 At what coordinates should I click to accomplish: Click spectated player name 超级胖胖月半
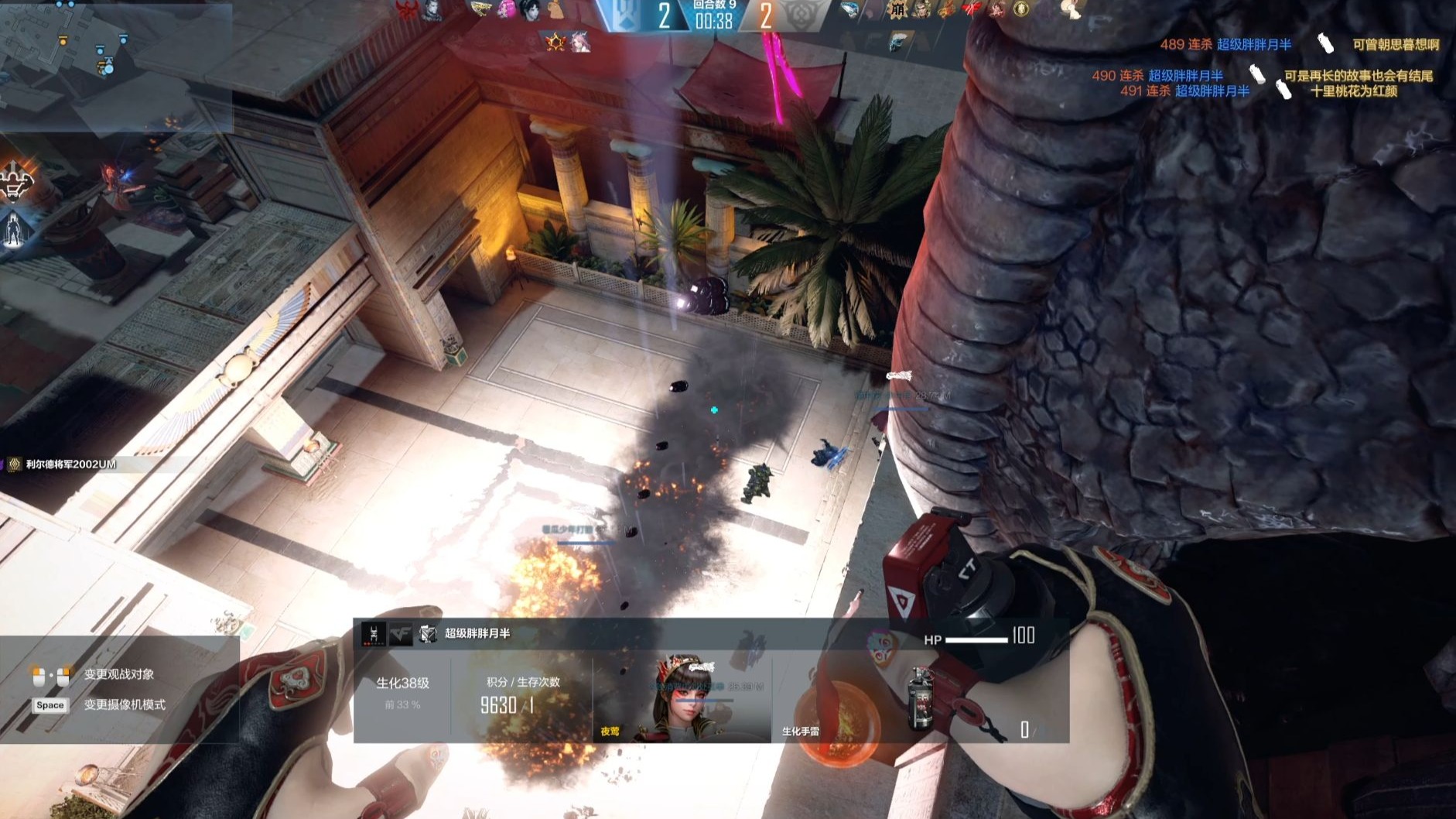point(477,633)
